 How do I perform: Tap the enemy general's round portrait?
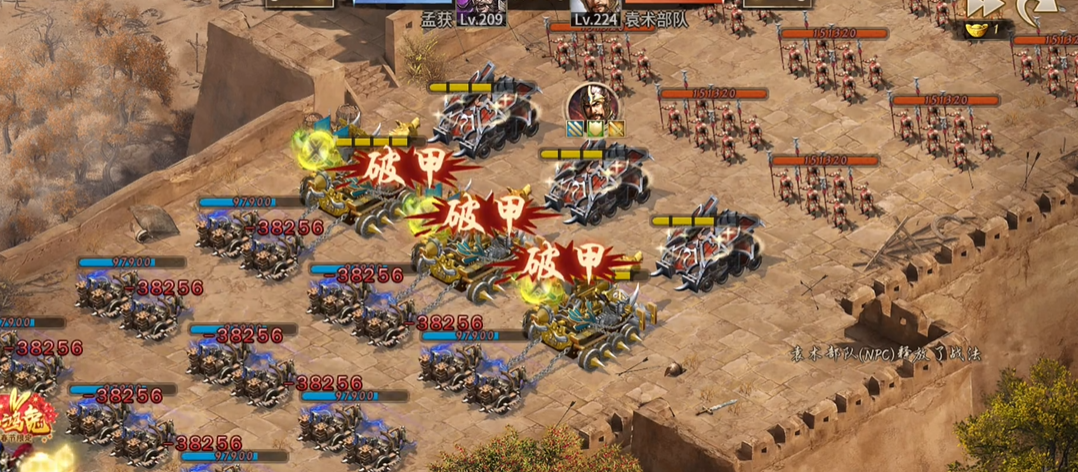click(592, 102)
